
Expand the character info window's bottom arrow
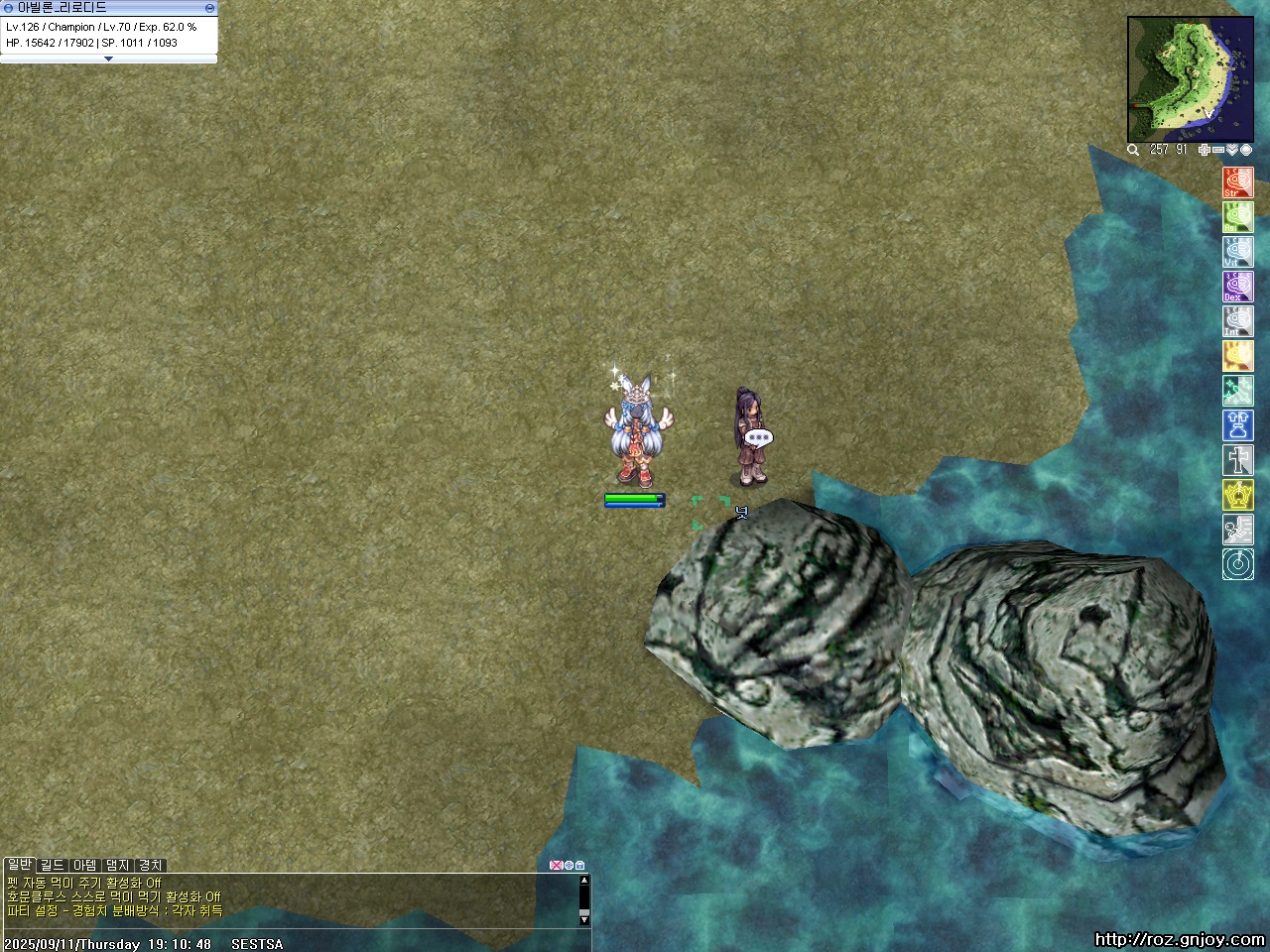pyautogui.click(x=108, y=59)
